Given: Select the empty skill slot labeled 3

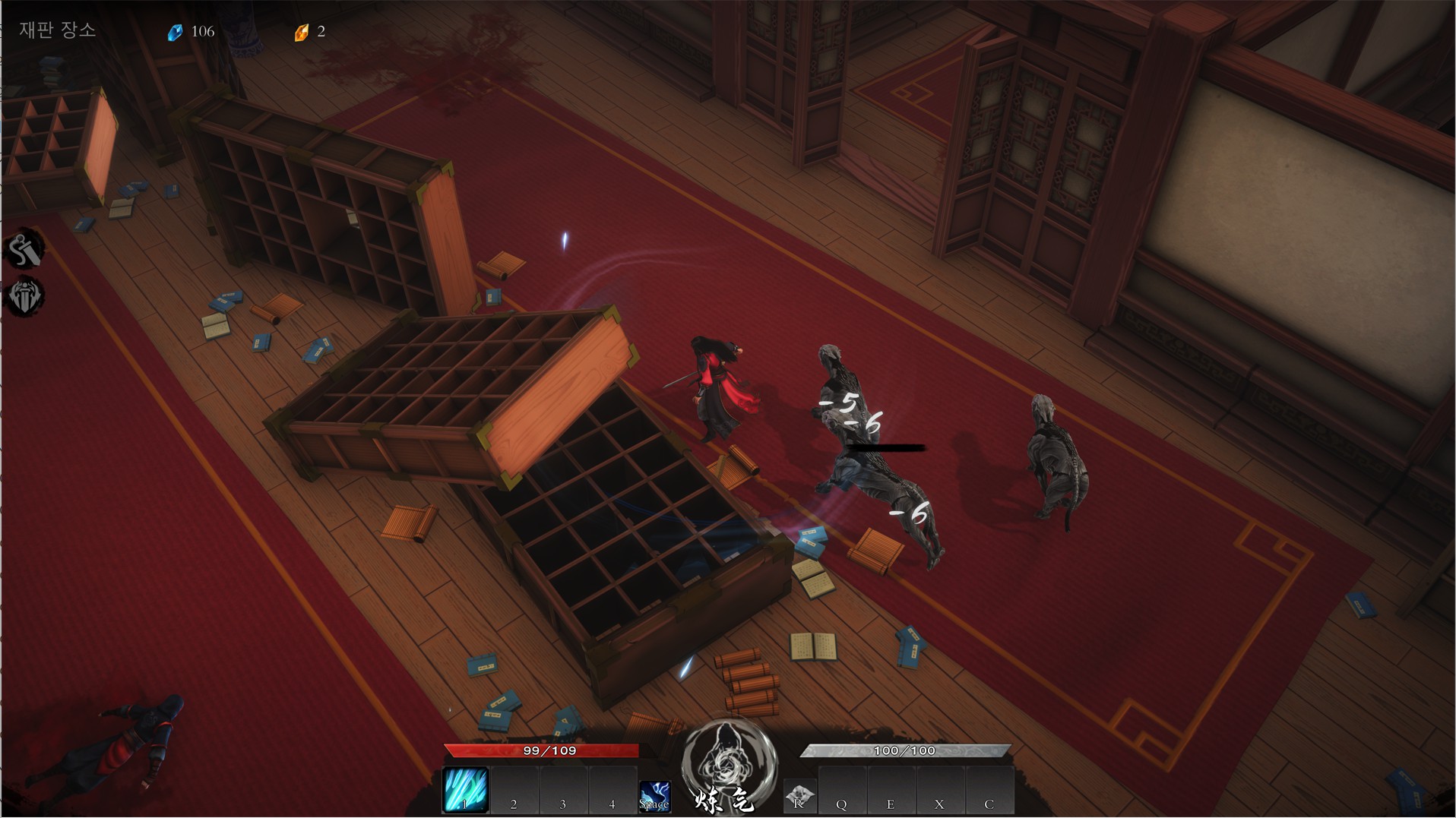Looking at the screenshot, I should 563,791.
